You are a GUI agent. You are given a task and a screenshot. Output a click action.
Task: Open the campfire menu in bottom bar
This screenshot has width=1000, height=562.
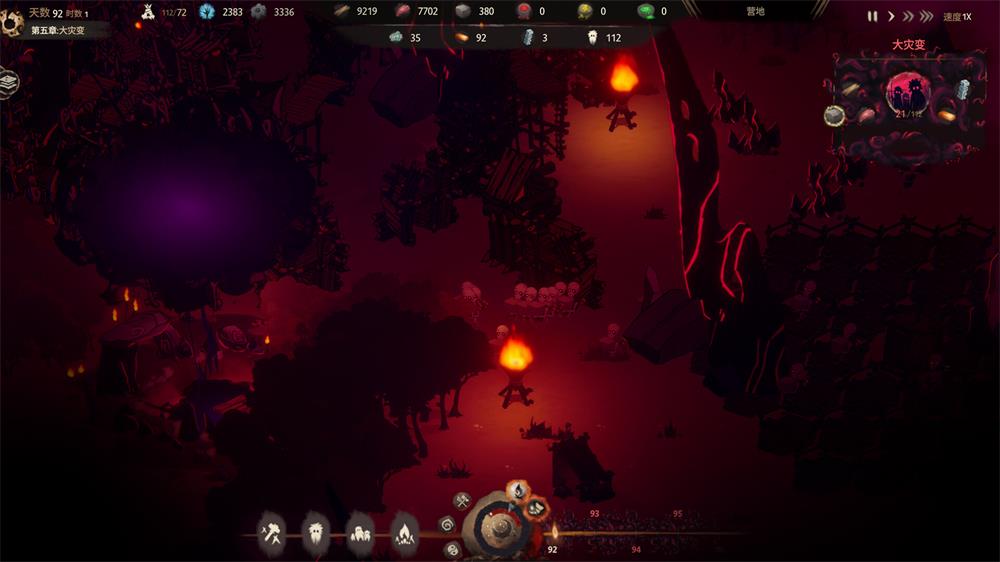[404, 530]
